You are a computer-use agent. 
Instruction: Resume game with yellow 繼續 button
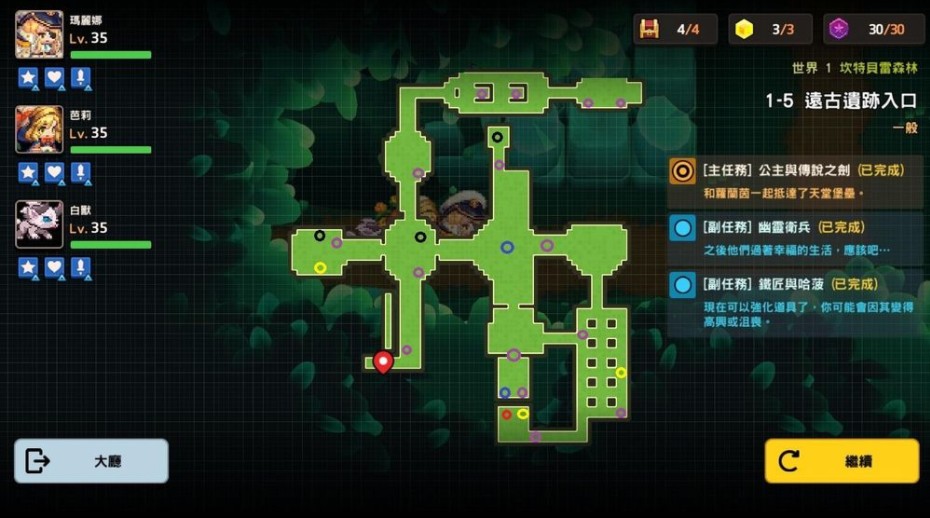841,461
